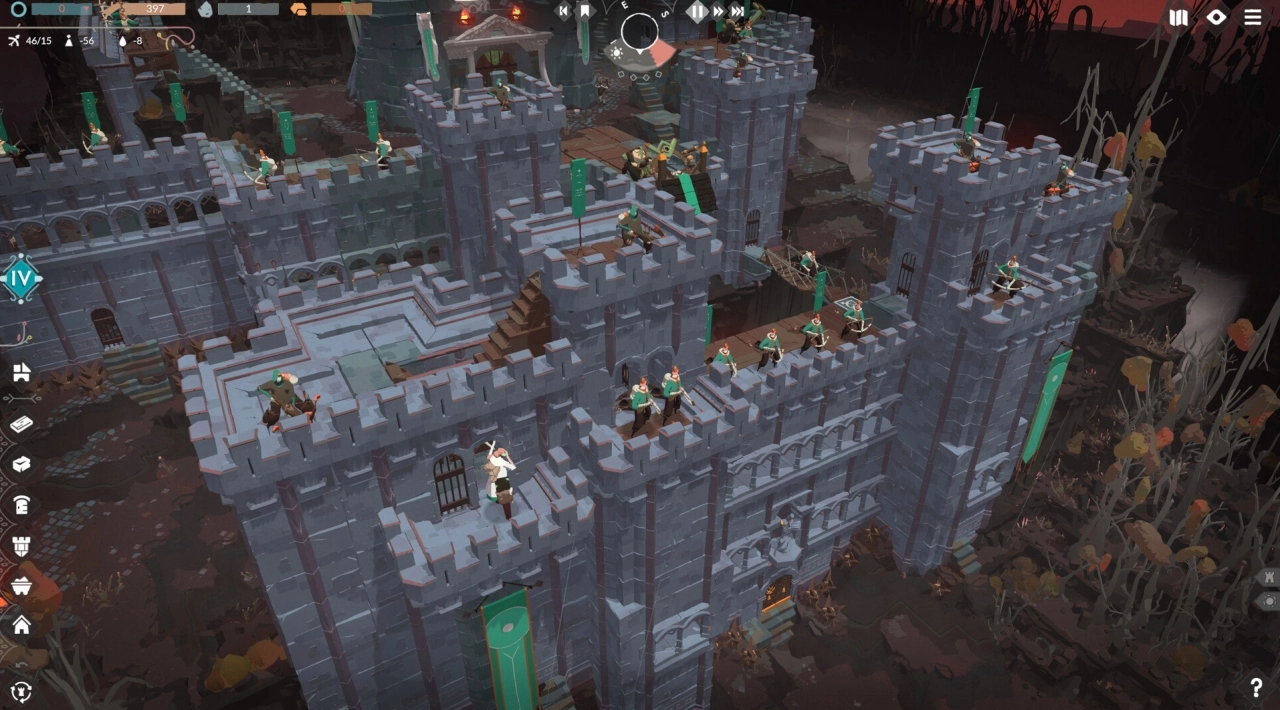
Task: Click the wave IV diamond badge
Action: point(20,279)
